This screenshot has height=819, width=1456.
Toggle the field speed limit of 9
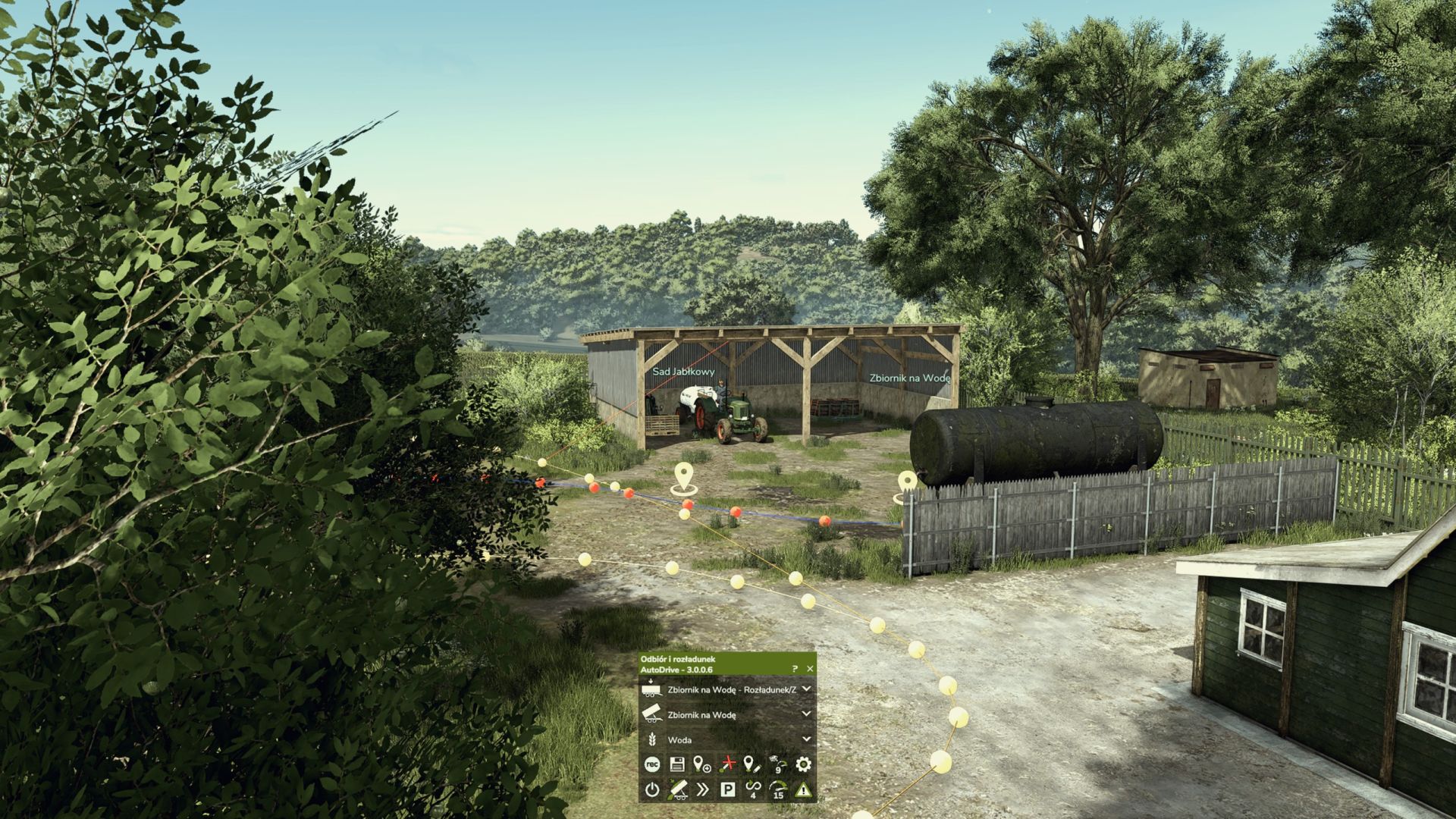point(777,764)
